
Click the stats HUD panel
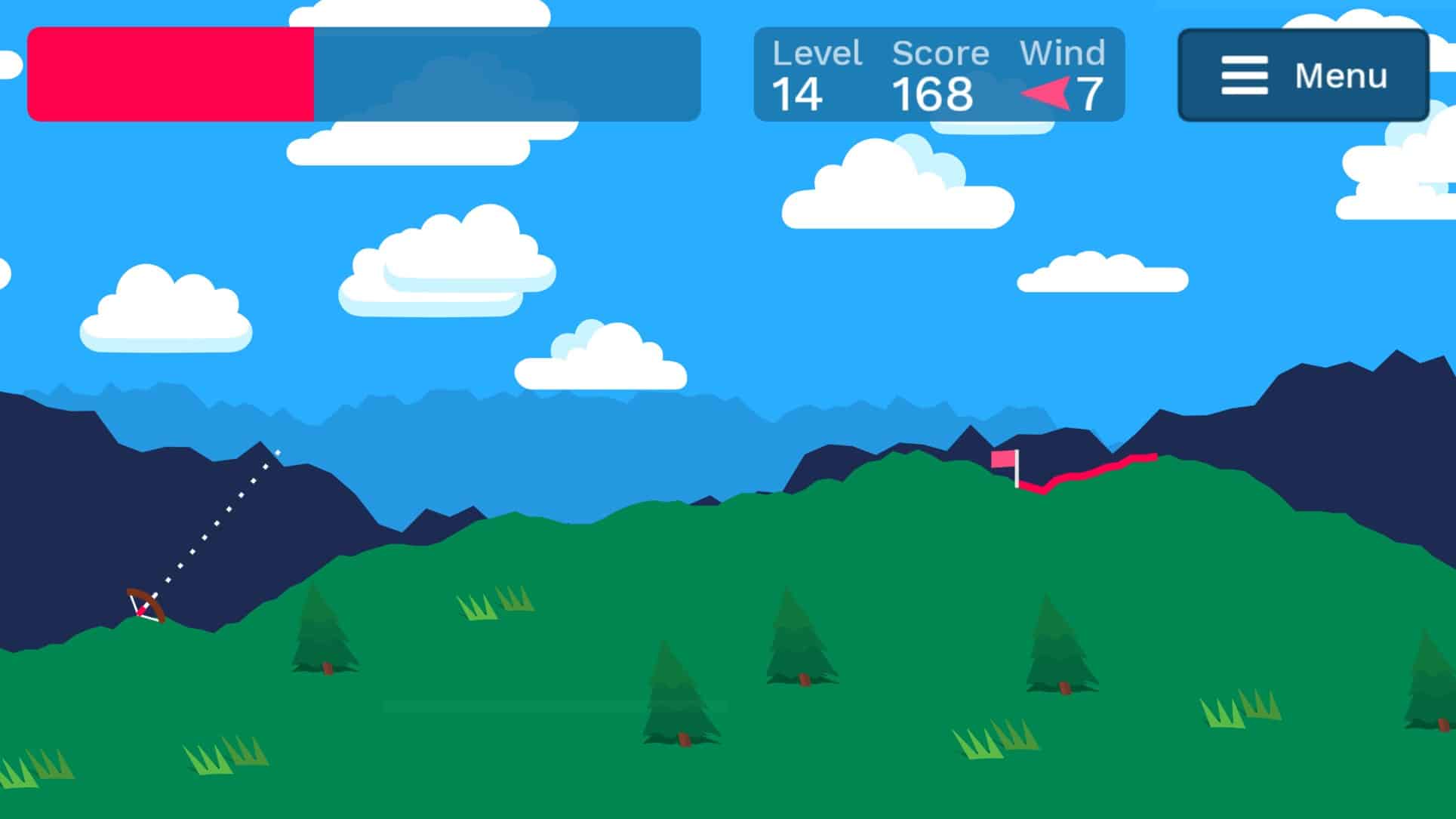[x=940, y=73]
